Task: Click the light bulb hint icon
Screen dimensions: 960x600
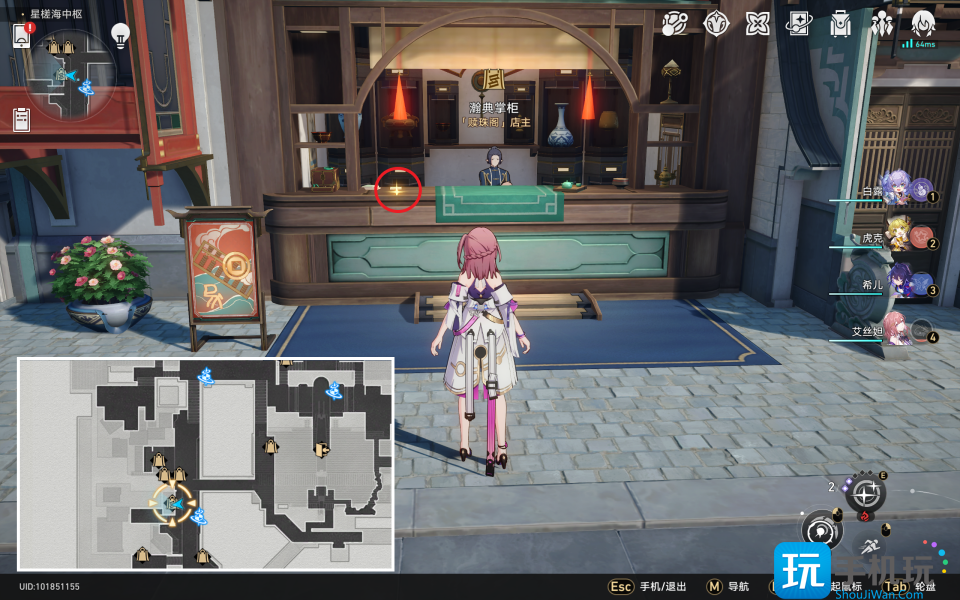Action: tap(120, 36)
